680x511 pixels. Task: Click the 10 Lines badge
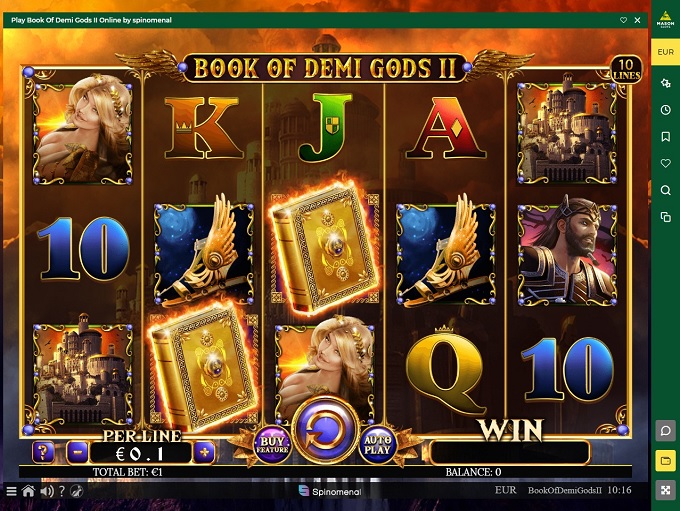(624, 69)
